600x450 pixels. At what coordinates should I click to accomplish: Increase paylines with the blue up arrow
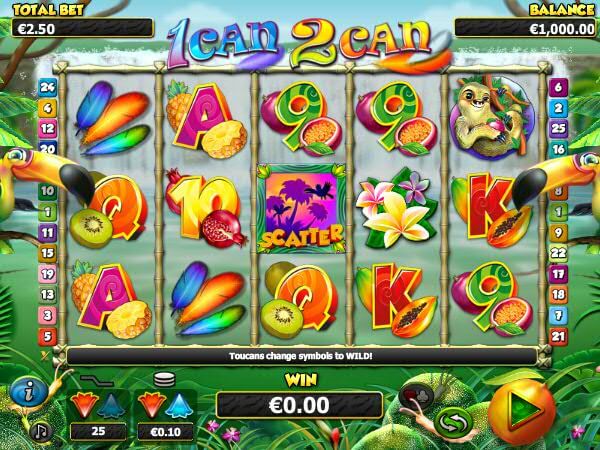[x=111, y=406]
